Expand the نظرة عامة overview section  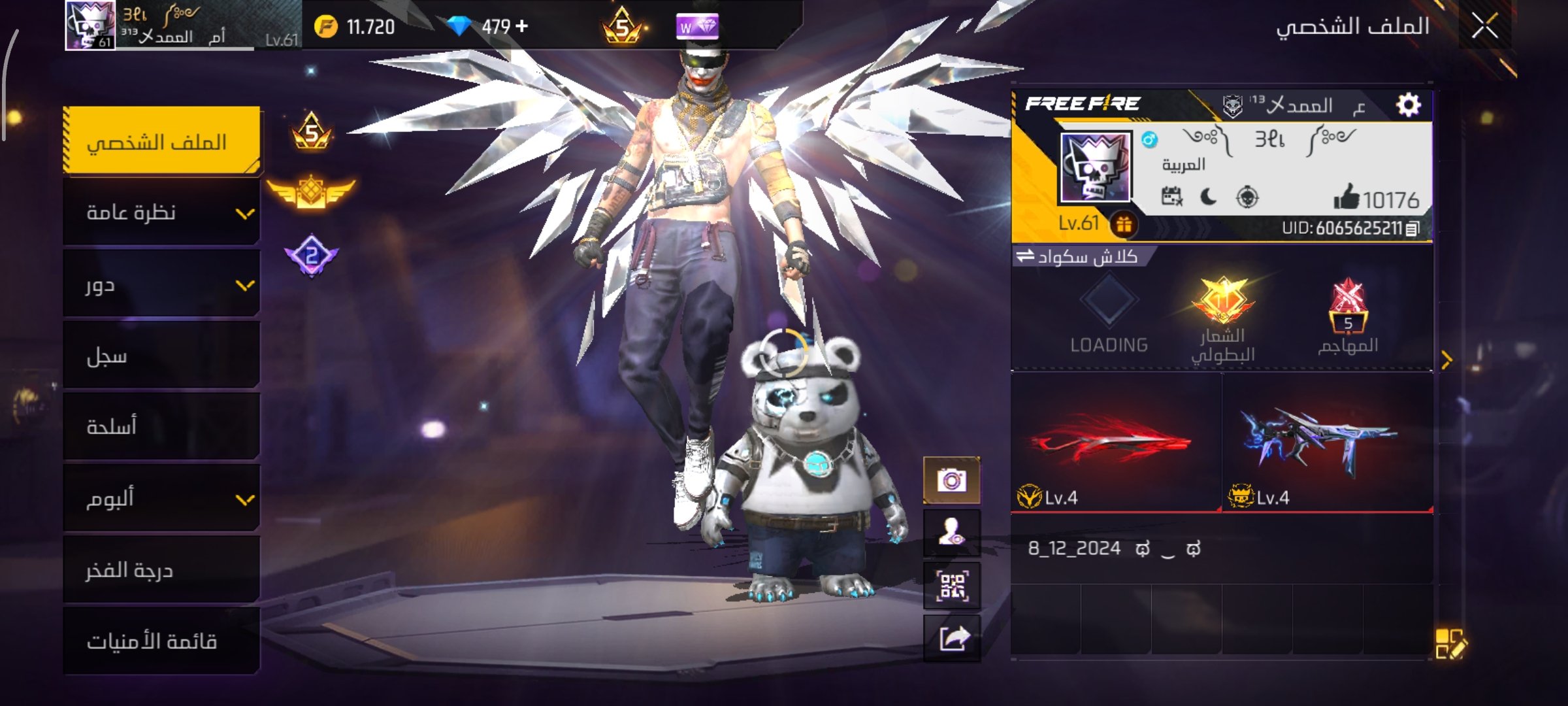pos(162,213)
